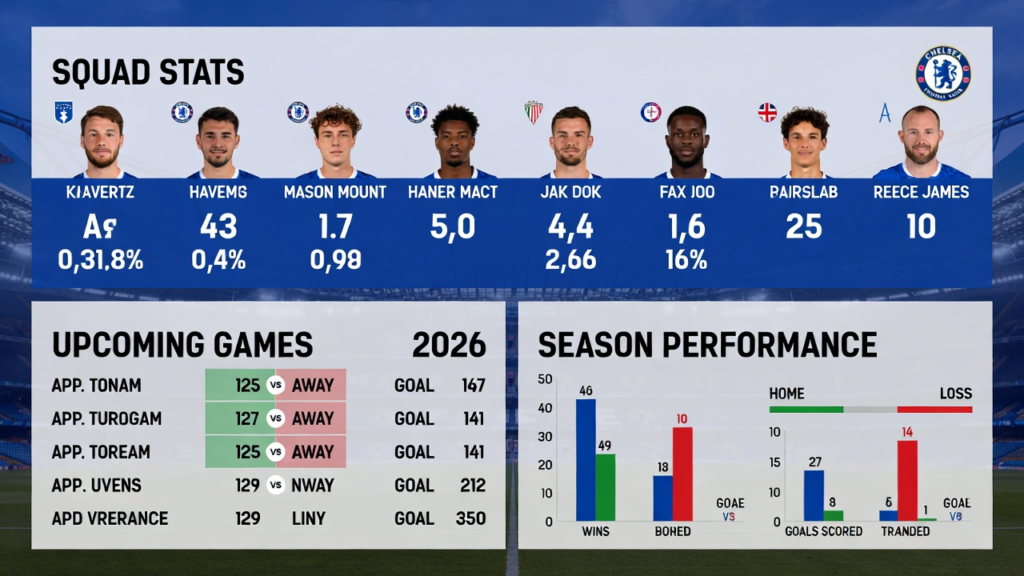Open the App. Turogam fixture row
This screenshot has height=576, width=1024.
[x=268, y=419]
